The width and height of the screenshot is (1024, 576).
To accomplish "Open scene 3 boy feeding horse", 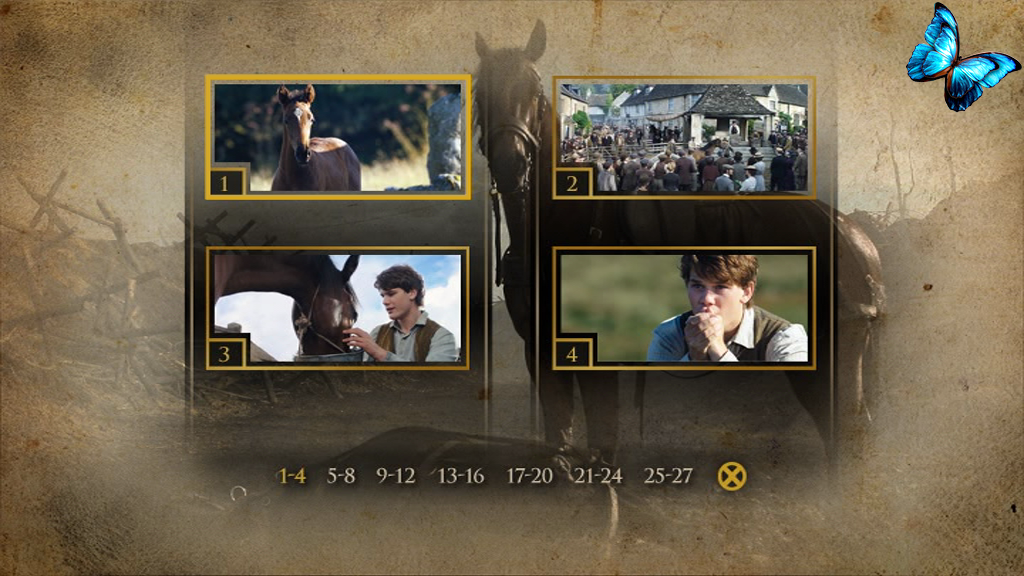I will pos(338,308).
